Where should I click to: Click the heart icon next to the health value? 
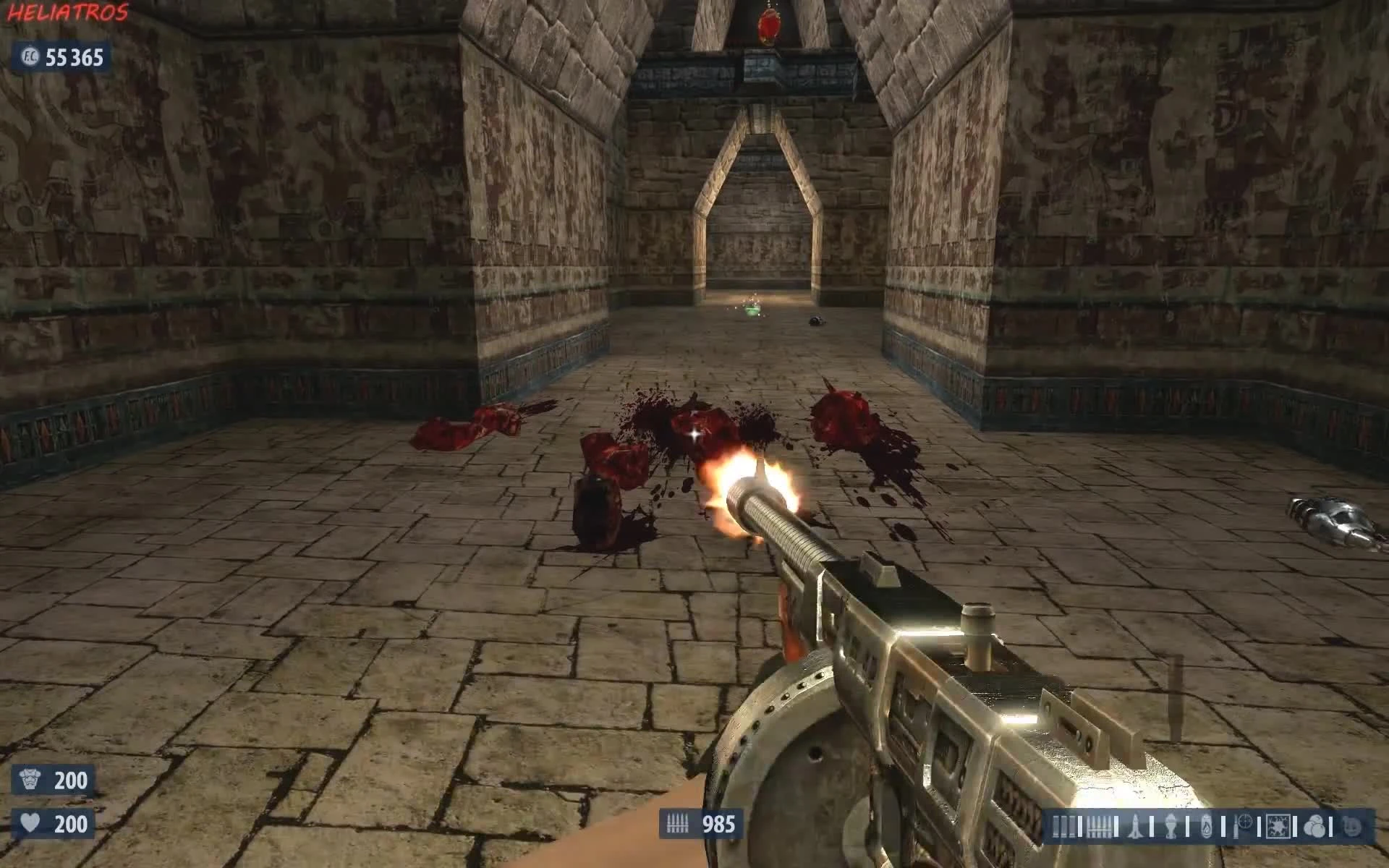pos(30,822)
